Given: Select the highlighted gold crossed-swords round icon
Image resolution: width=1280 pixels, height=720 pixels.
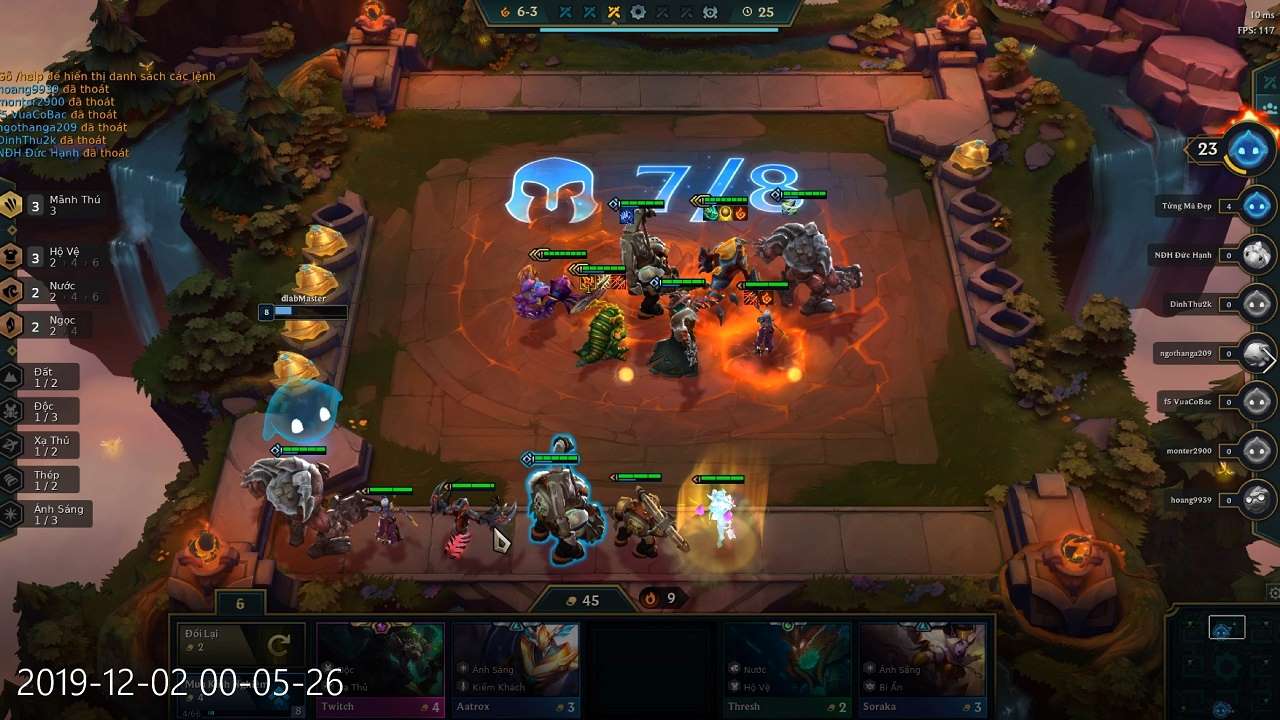Looking at the screenshot, I should tap(615, 13).
